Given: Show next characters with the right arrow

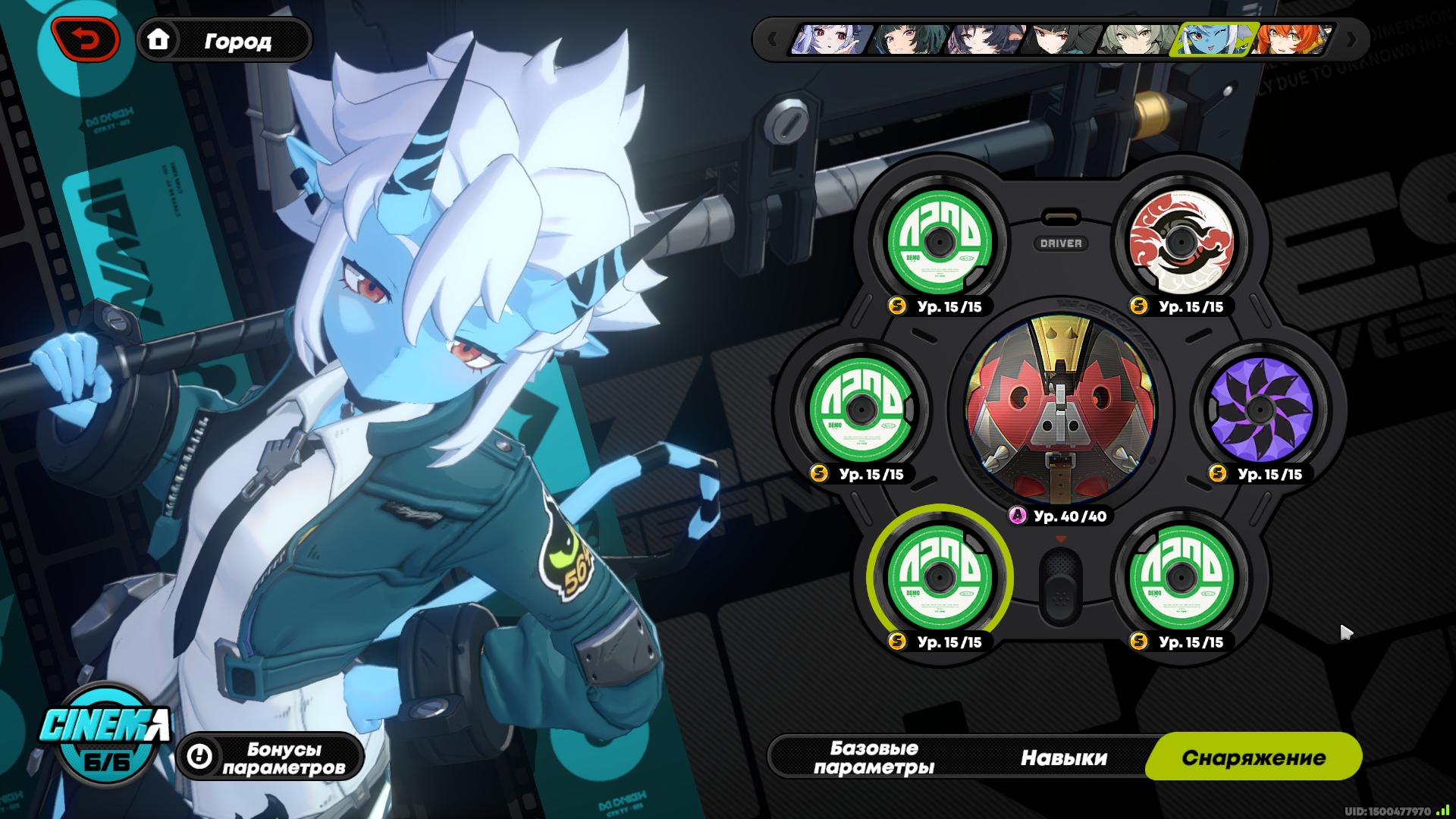Looking at the screenshot, I should 1351,39.
